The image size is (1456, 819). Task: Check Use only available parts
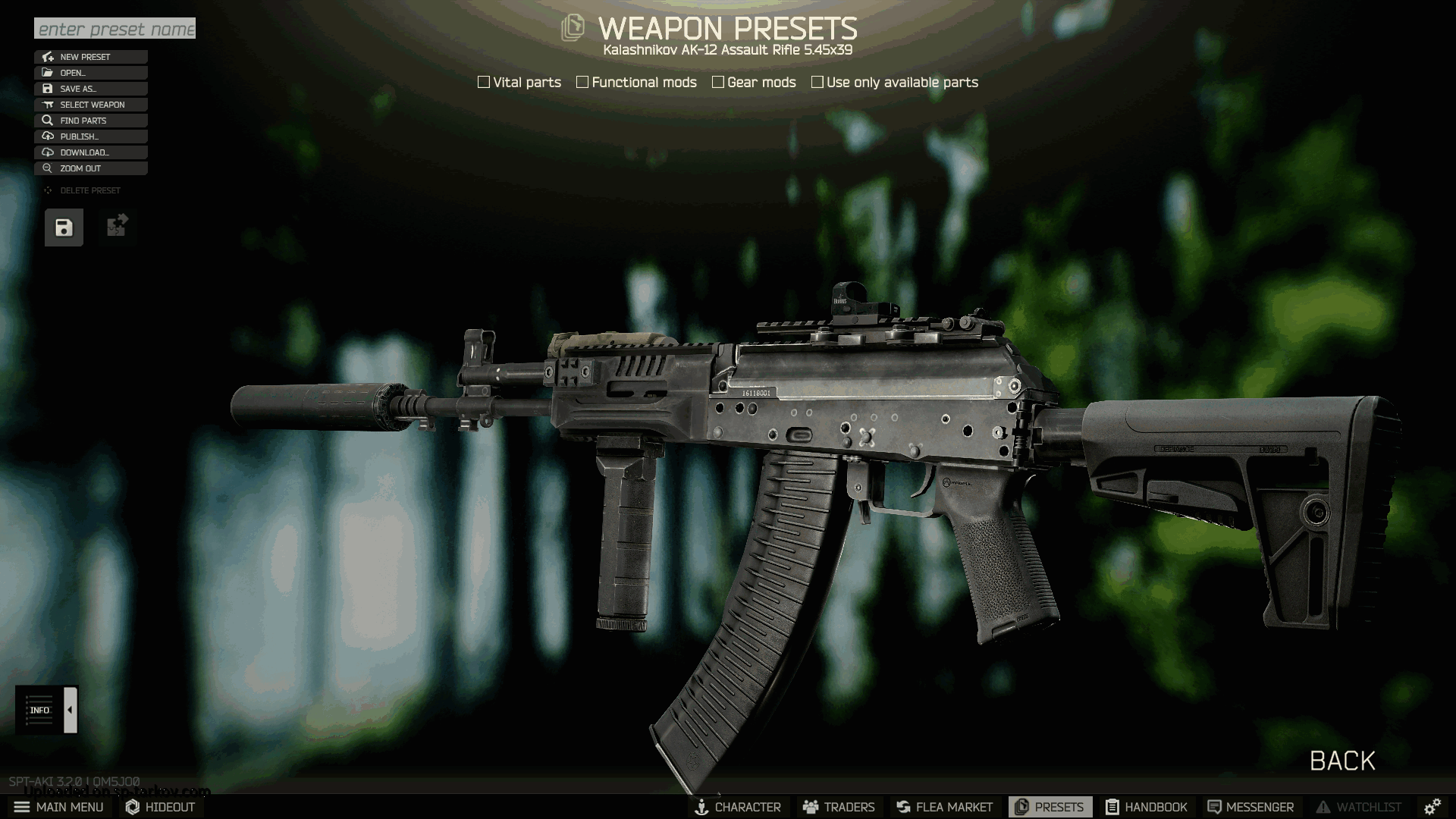(x=817, y=82)
